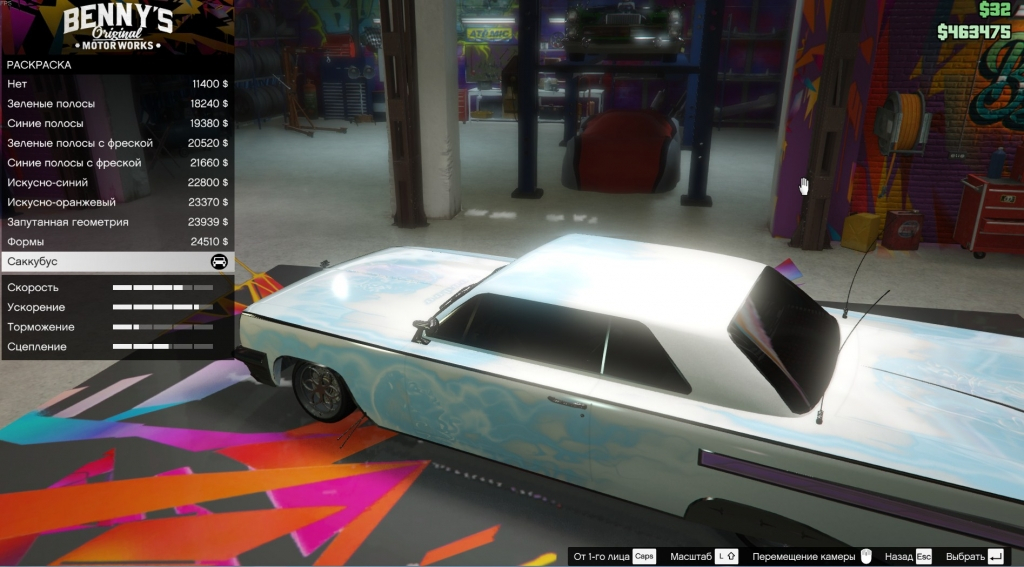Pick the "Синие полосы" livery

[117, 123]
